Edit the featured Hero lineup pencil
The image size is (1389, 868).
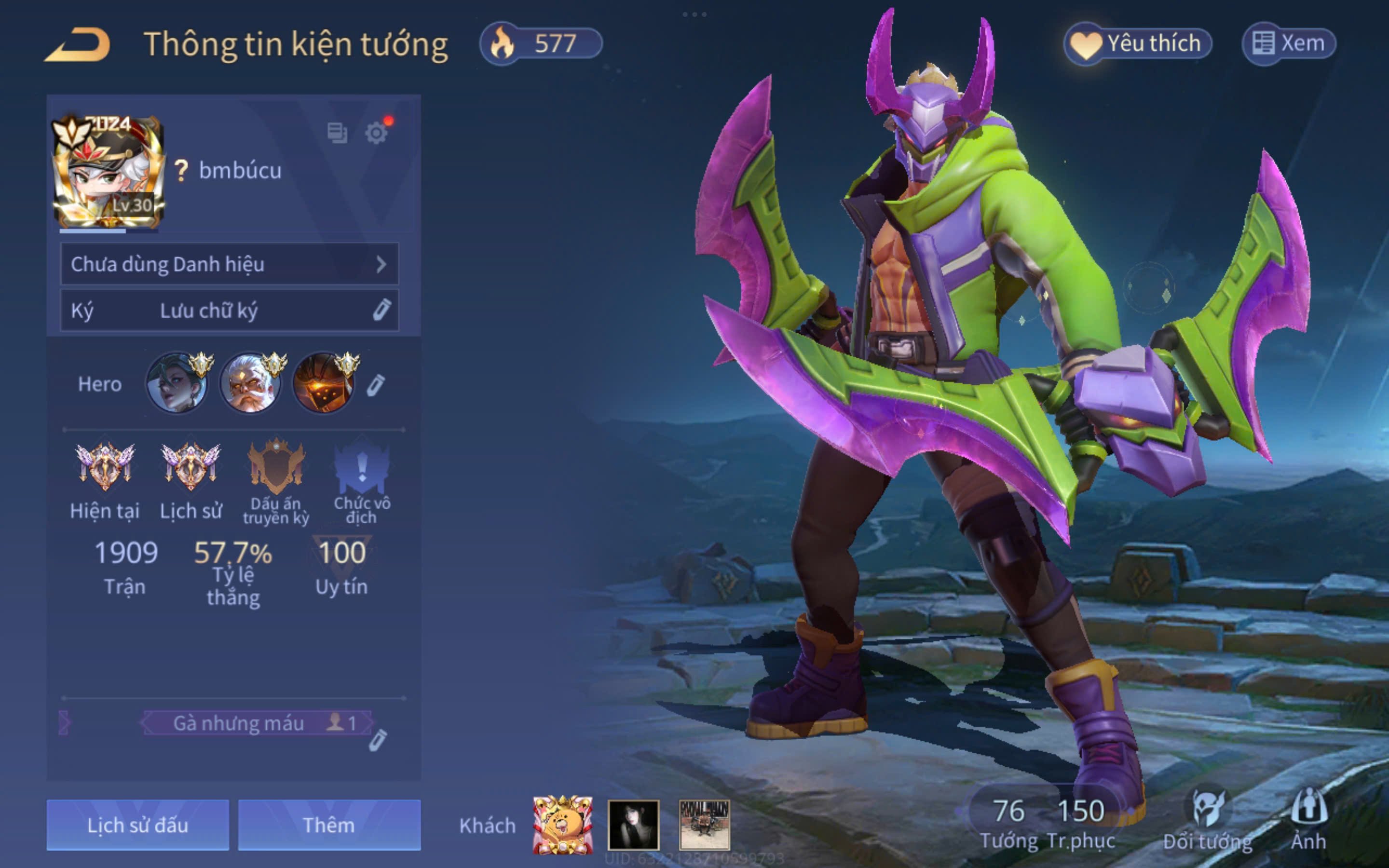point(375,386)
